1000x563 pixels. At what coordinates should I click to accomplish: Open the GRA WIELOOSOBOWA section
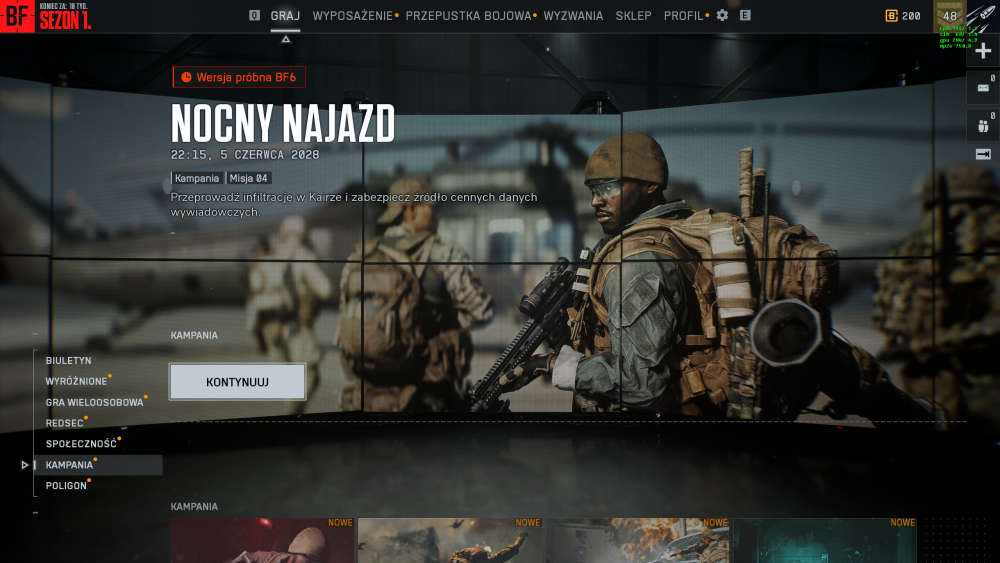pyautogui.click(x=94, y=402)
